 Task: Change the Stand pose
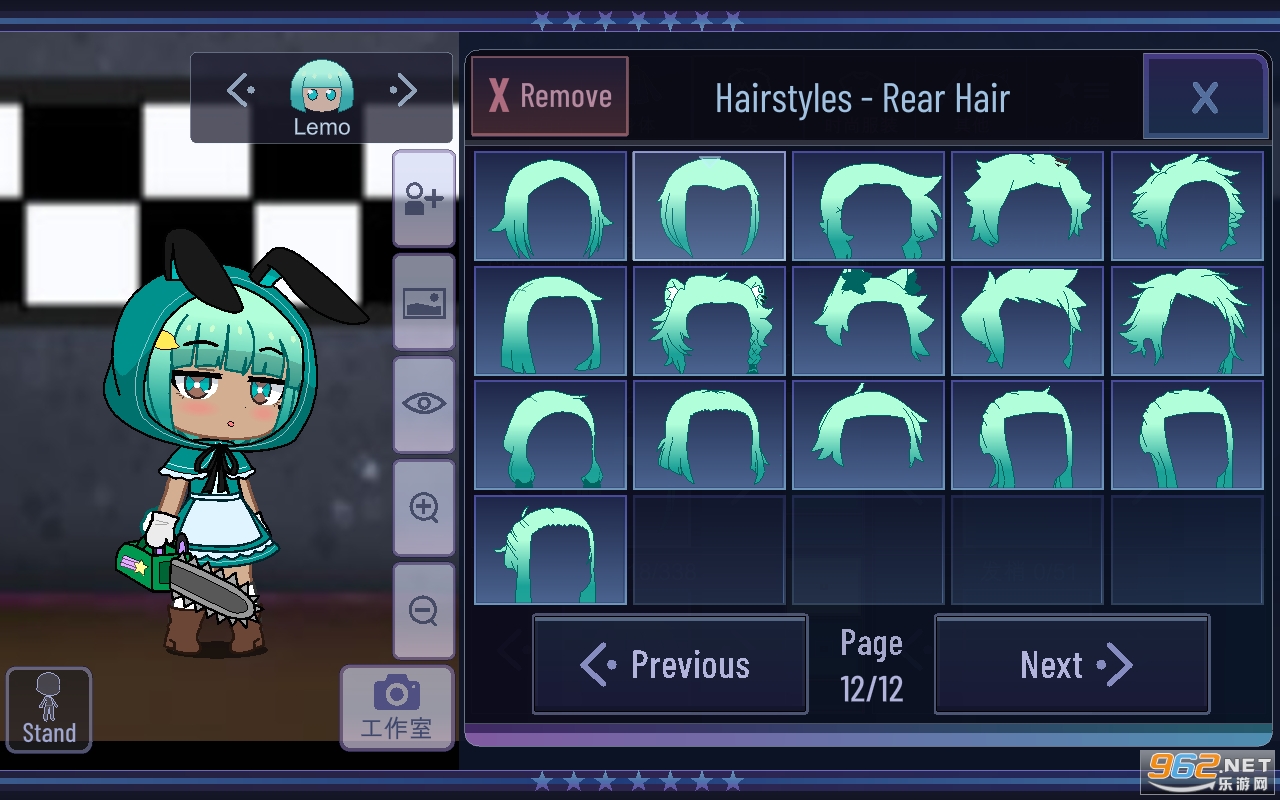tap(49, 710)
